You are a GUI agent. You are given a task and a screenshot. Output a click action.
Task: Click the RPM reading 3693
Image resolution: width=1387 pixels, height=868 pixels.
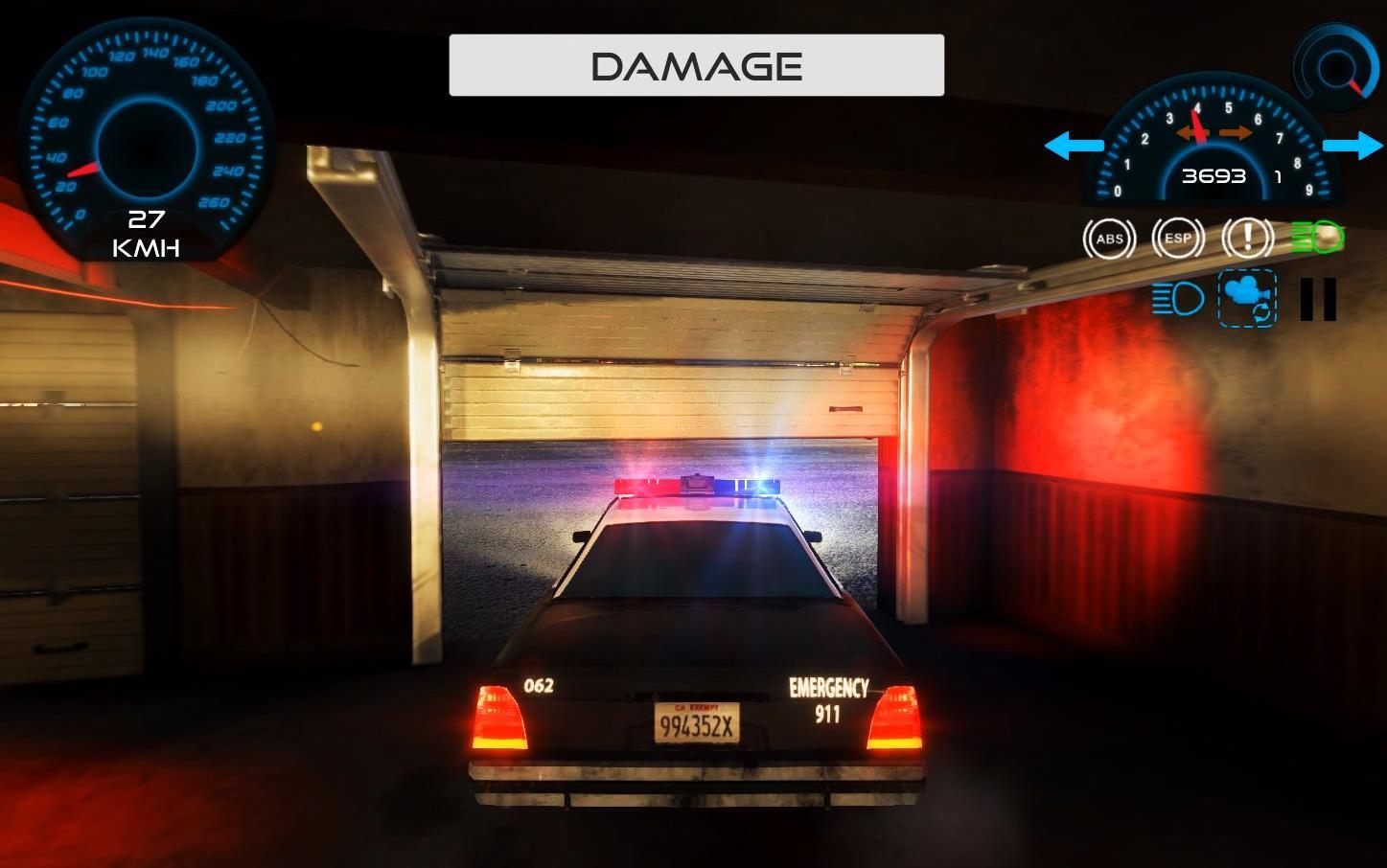pos(1212,176)
